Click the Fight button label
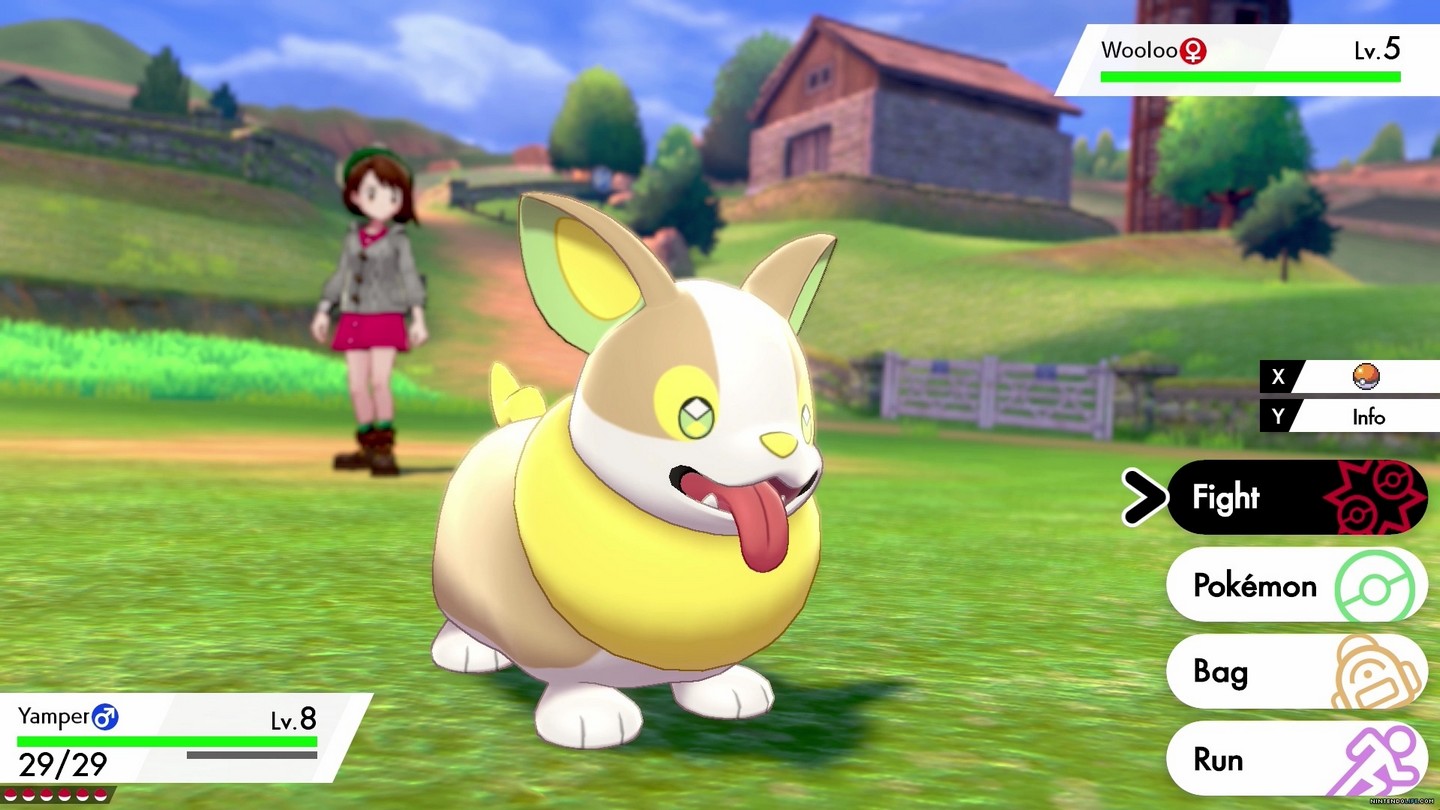The width and height of the screenshot is (1440, 810). 1229,497
